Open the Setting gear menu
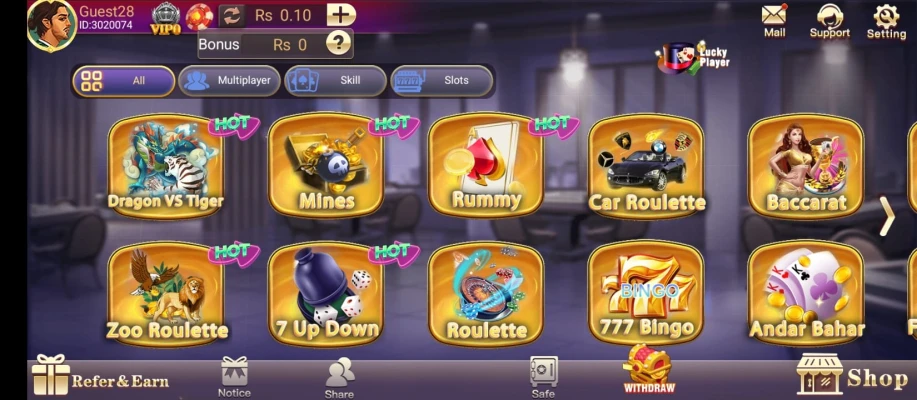The height and width of the screenshot is (400, 917). tap(885, 21)
